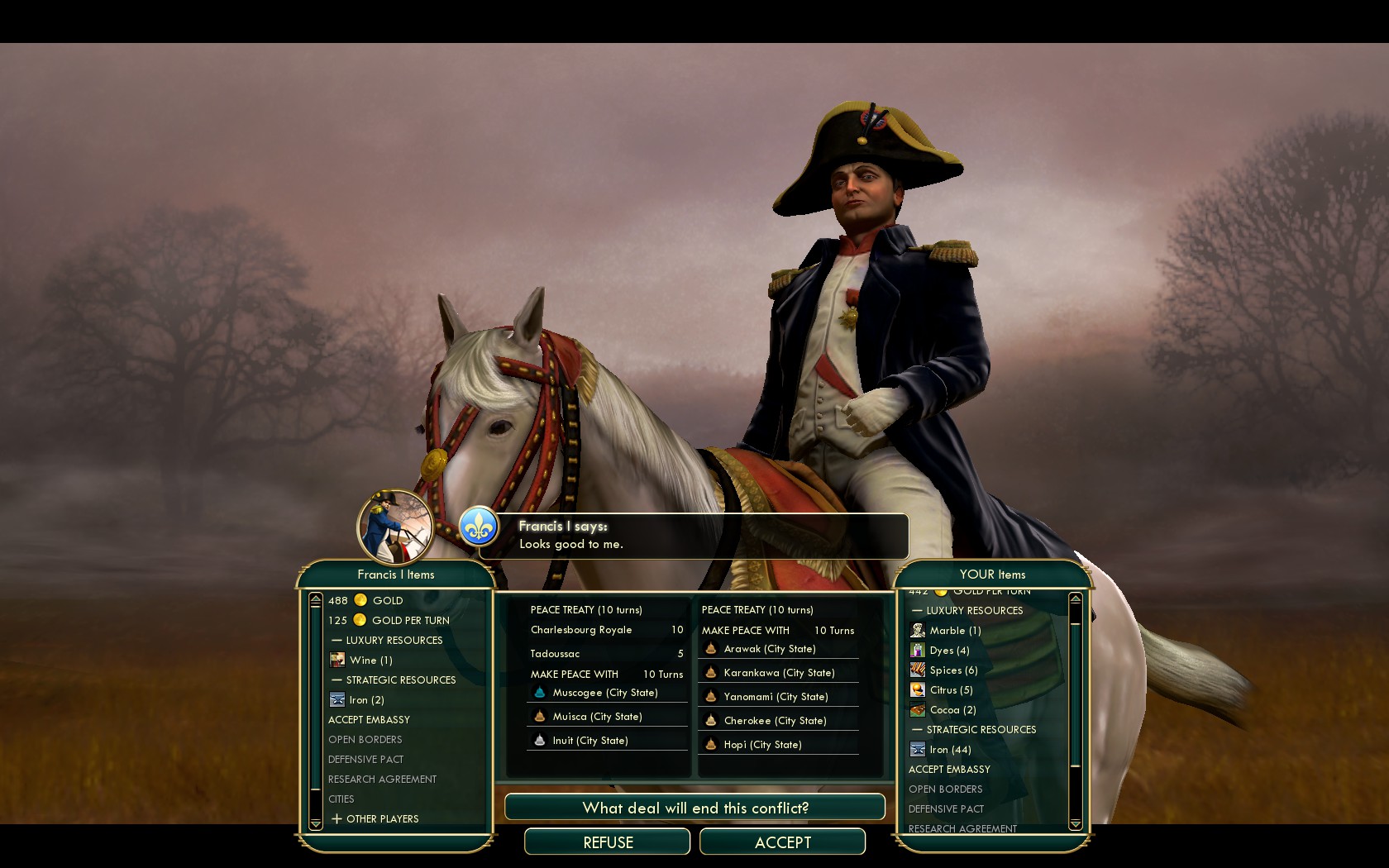Click down arrow on your items scrollbar
1389x868 pixels.
(x=1075, y=824)
